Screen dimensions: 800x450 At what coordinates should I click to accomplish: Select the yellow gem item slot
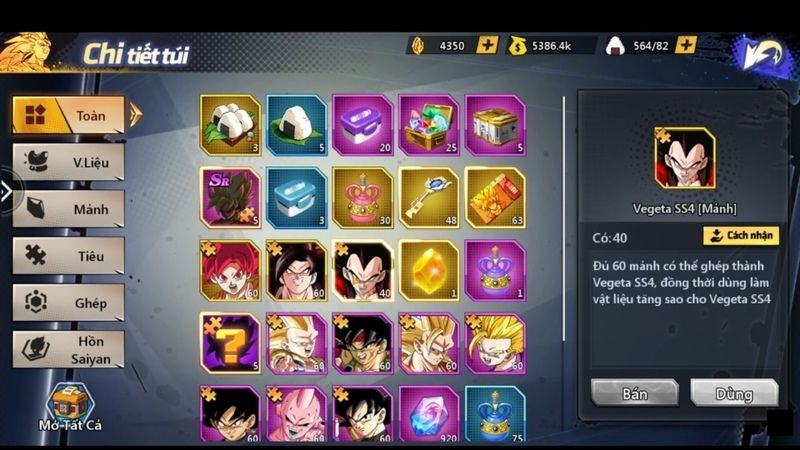coord(428,270)
